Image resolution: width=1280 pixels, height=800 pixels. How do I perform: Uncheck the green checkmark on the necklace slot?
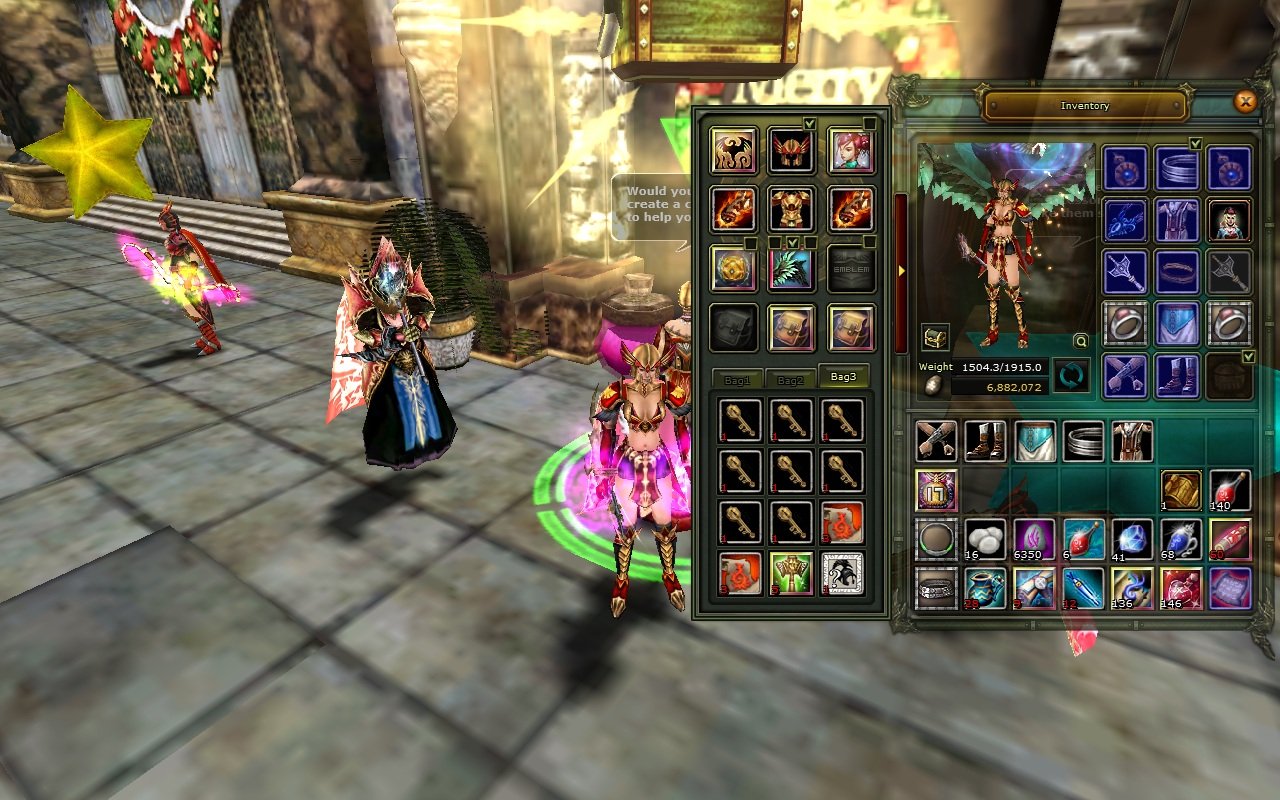1195,142
